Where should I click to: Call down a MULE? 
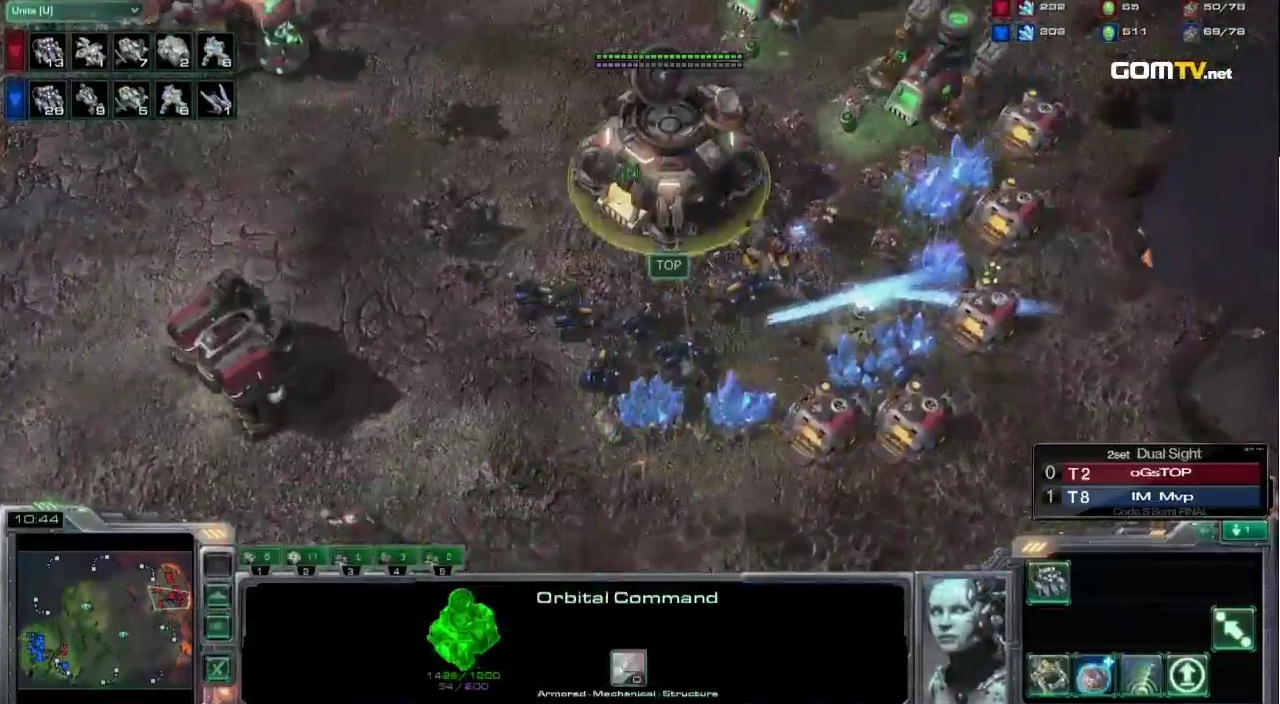pos(1048,675)
